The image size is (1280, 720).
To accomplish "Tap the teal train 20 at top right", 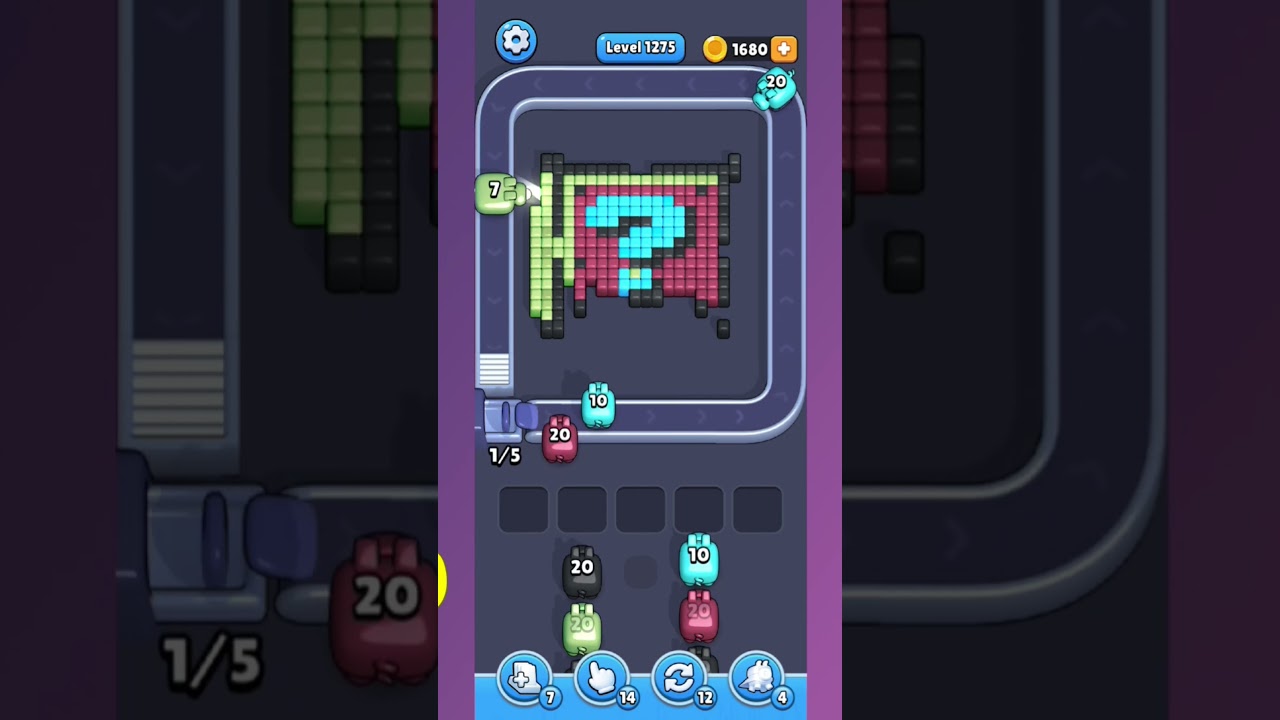I will (x=775, y=88).
